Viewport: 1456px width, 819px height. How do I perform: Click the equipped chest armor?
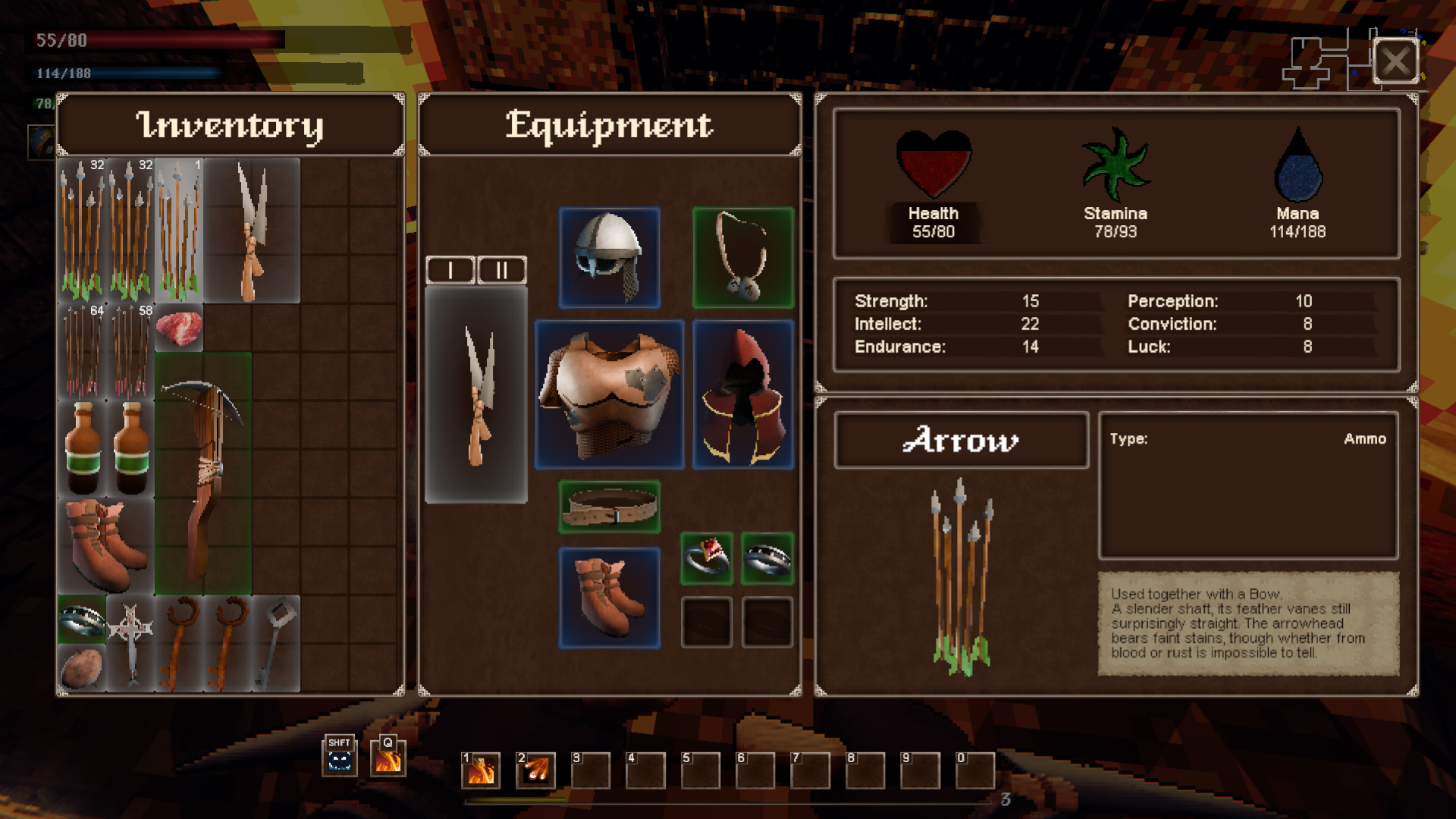[x=609, y=394]
